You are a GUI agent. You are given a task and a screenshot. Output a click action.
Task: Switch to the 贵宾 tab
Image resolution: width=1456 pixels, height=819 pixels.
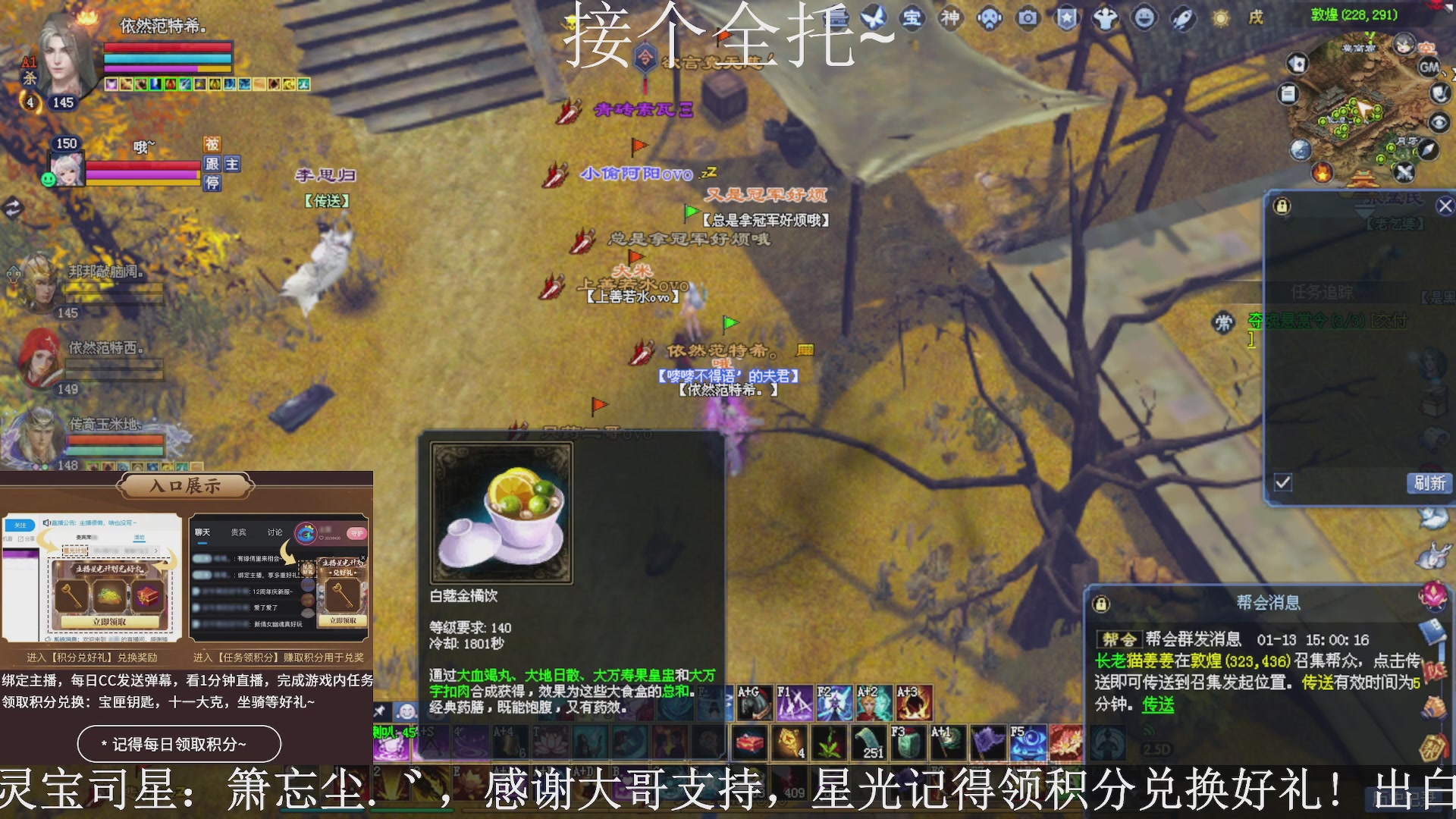click(237, 532)
